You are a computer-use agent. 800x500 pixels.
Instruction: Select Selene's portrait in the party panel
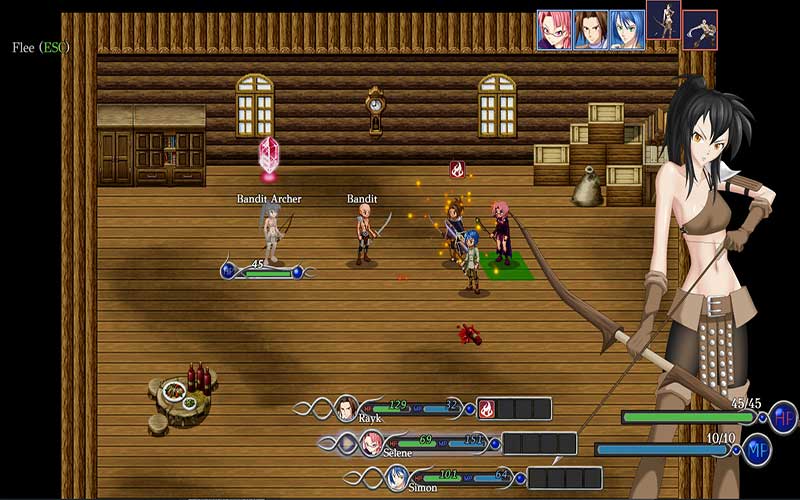coord(371,442)
